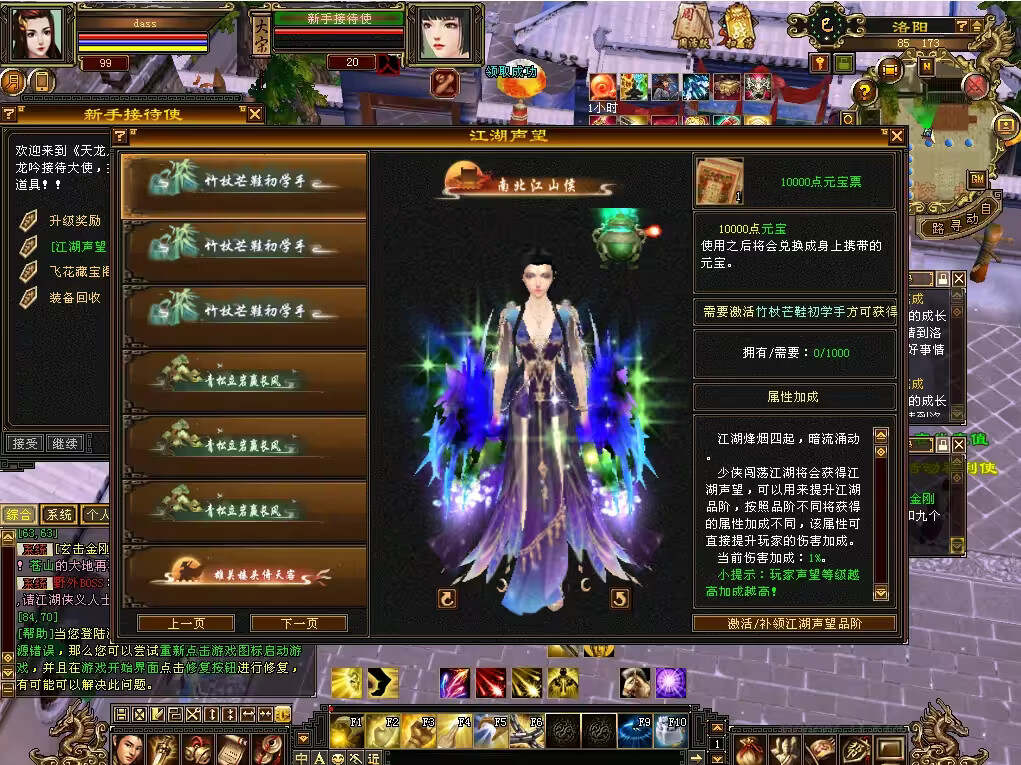Activate the F1 hotbar skill
Image resolution: width=1021 pixels, height=765 pixels.
click(x=347, y=729)
